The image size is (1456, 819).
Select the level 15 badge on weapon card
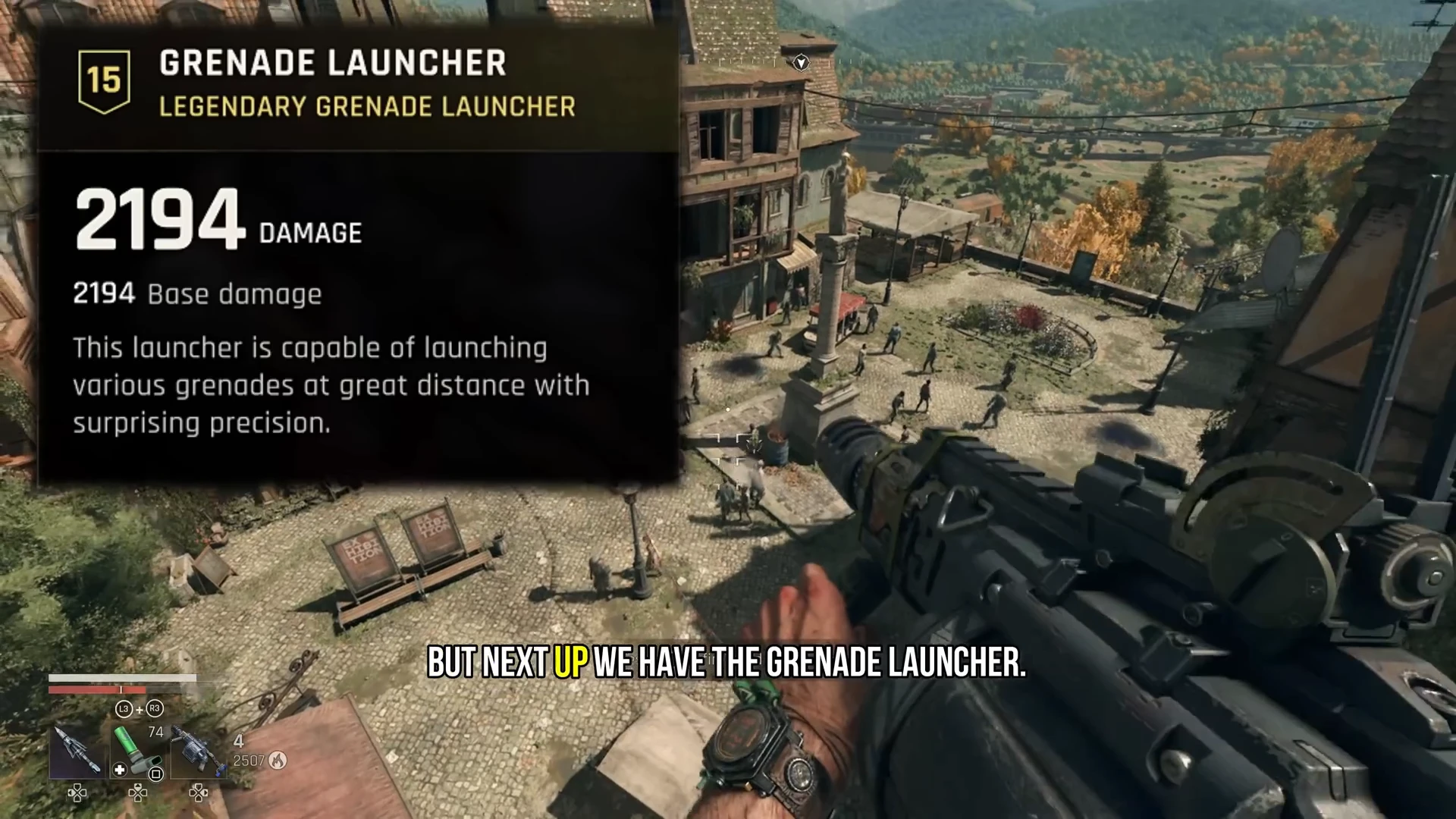coord(104,81)
